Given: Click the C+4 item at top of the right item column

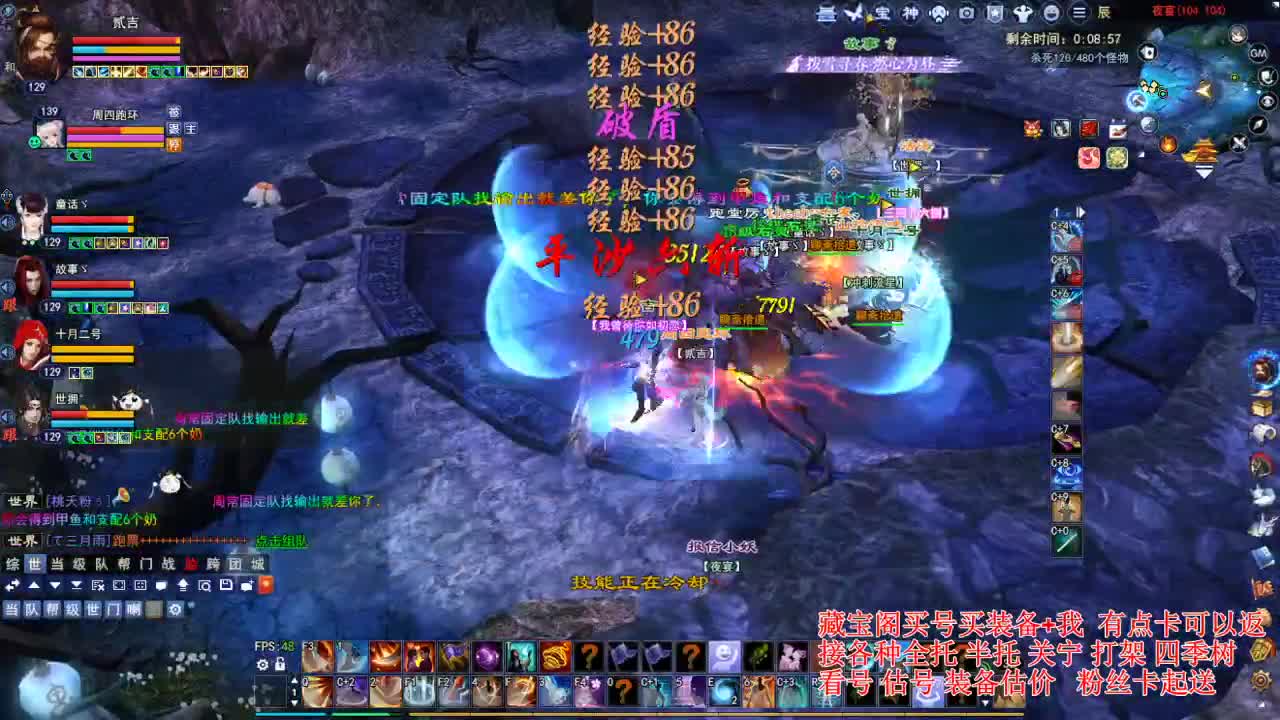Looking at the screenshot, I should [1065, 233].
